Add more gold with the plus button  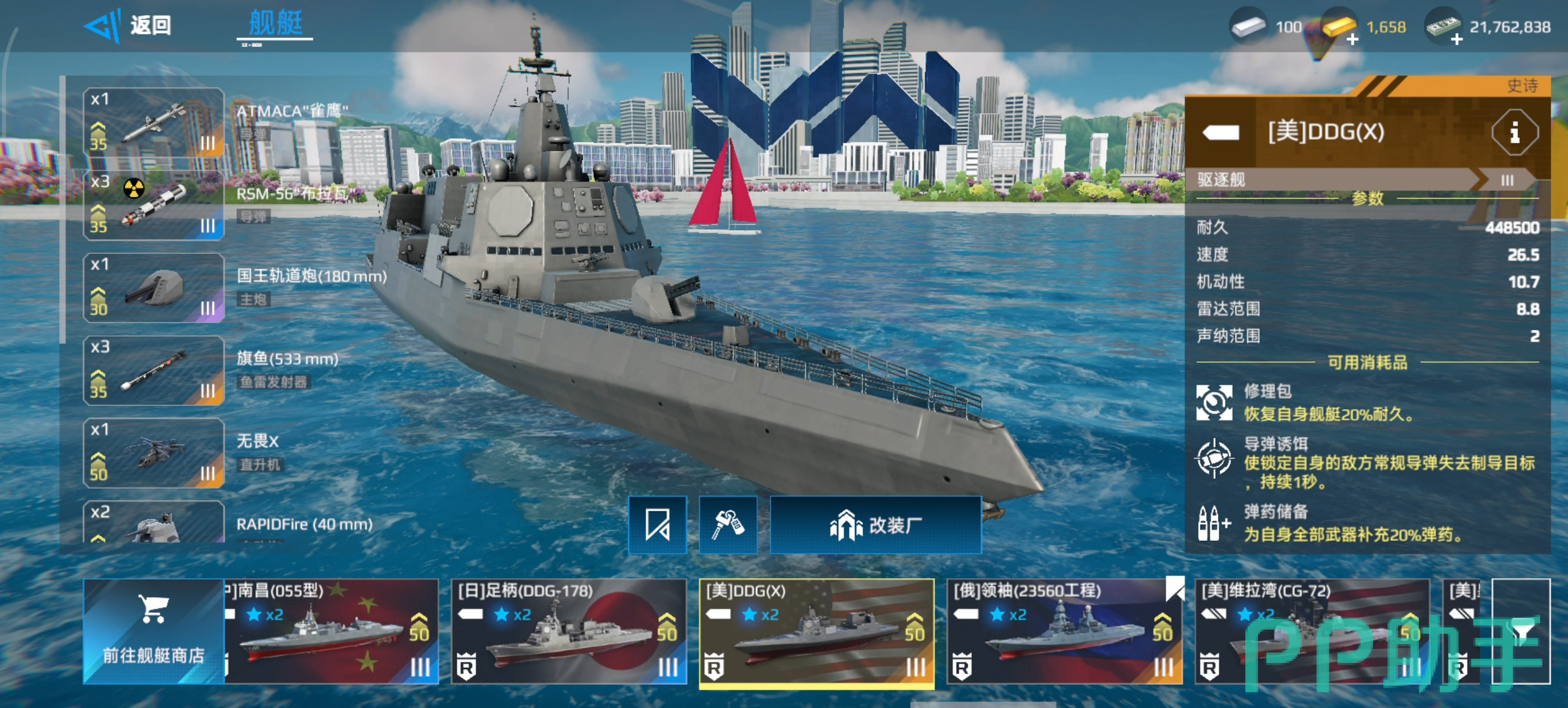point(1352,40)
